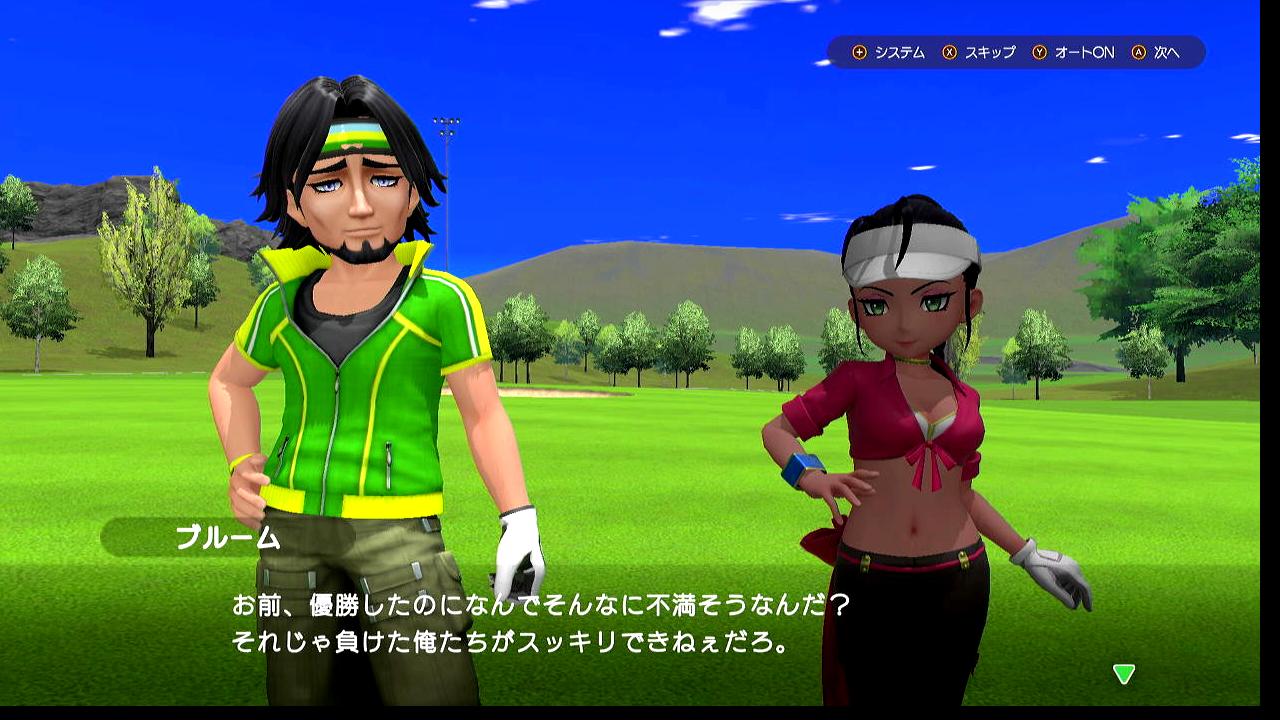
Task: Skip the scene with スキップ
Action: (989, 52)
